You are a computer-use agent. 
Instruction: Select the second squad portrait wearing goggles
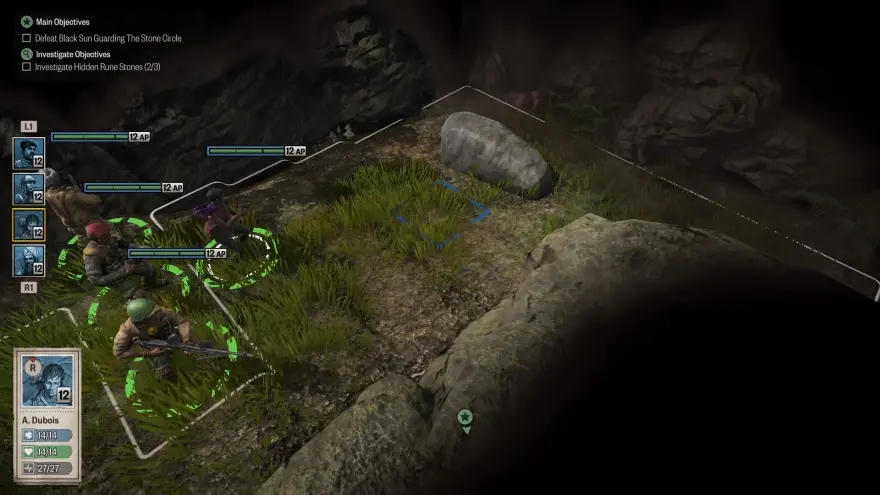point(28,188)
